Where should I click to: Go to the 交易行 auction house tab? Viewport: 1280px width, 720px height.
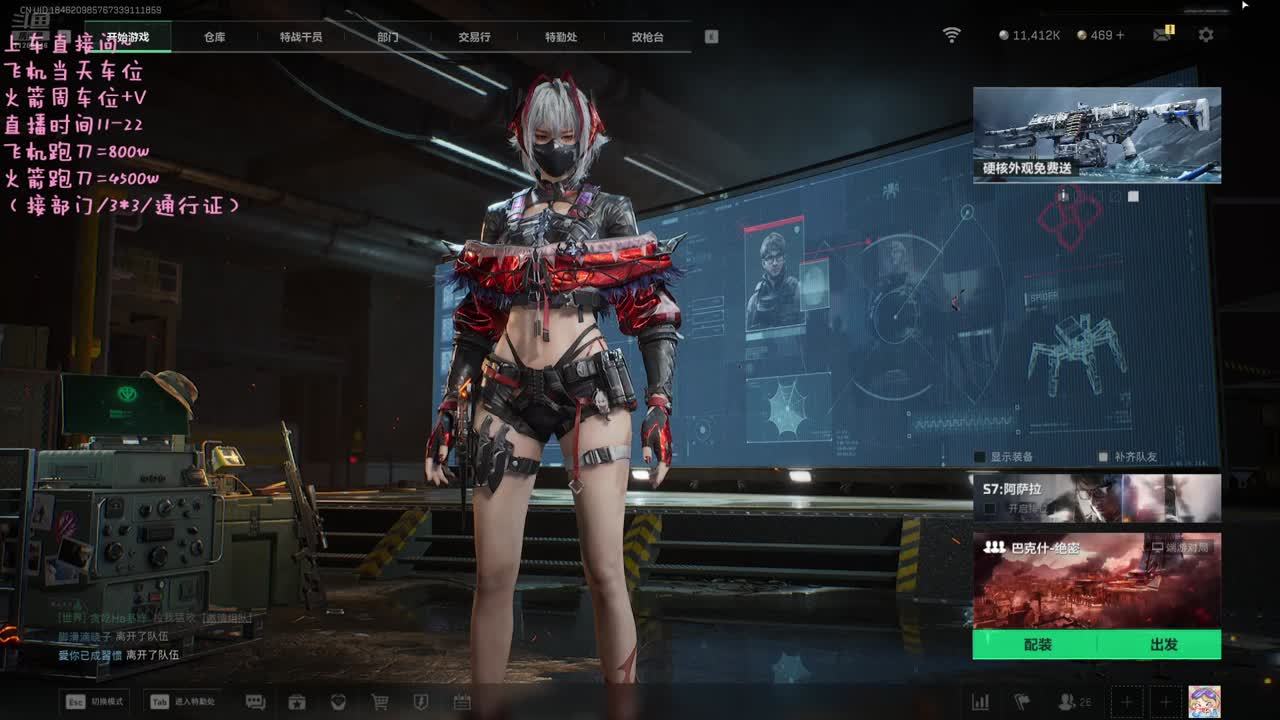coord(474,37)
